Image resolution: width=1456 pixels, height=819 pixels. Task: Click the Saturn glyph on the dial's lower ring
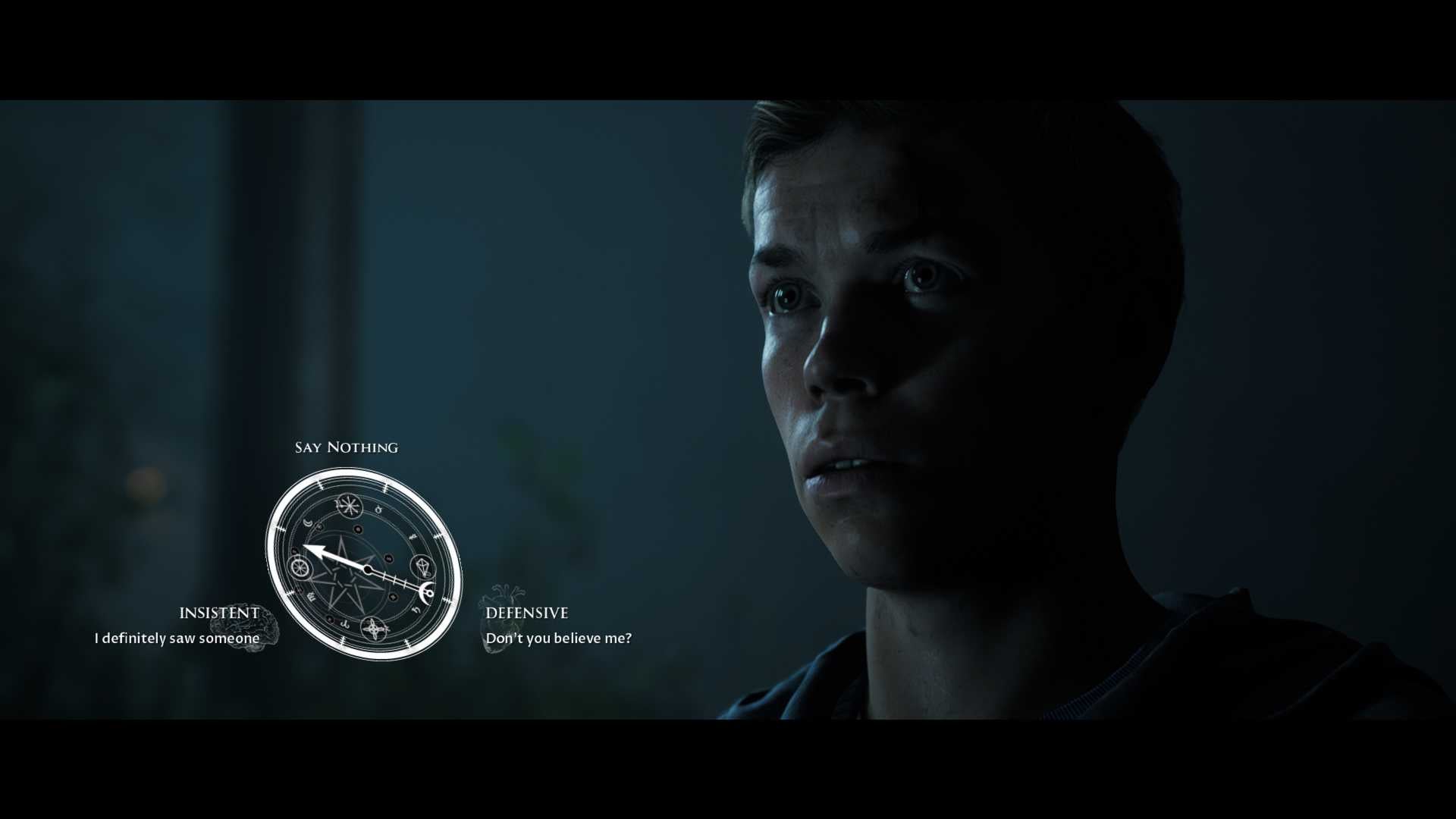(x=416, y=610)
